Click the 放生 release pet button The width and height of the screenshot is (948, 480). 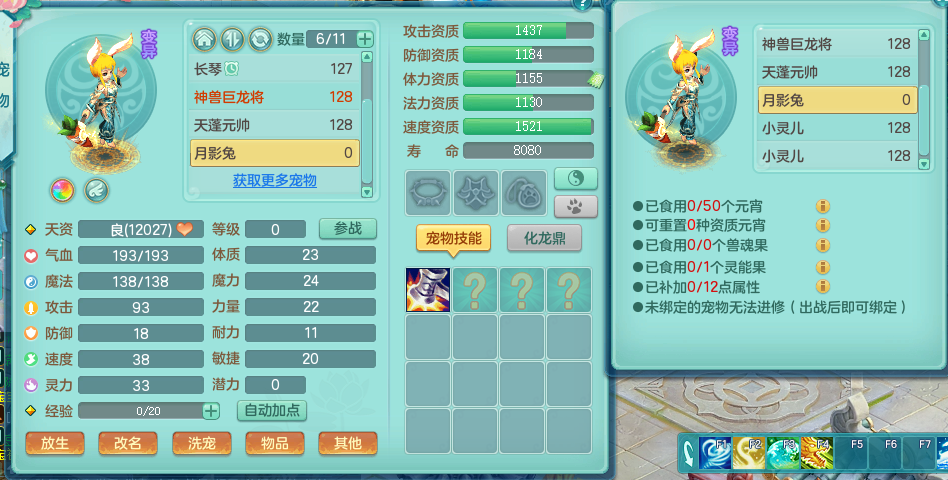click(55, 443)
